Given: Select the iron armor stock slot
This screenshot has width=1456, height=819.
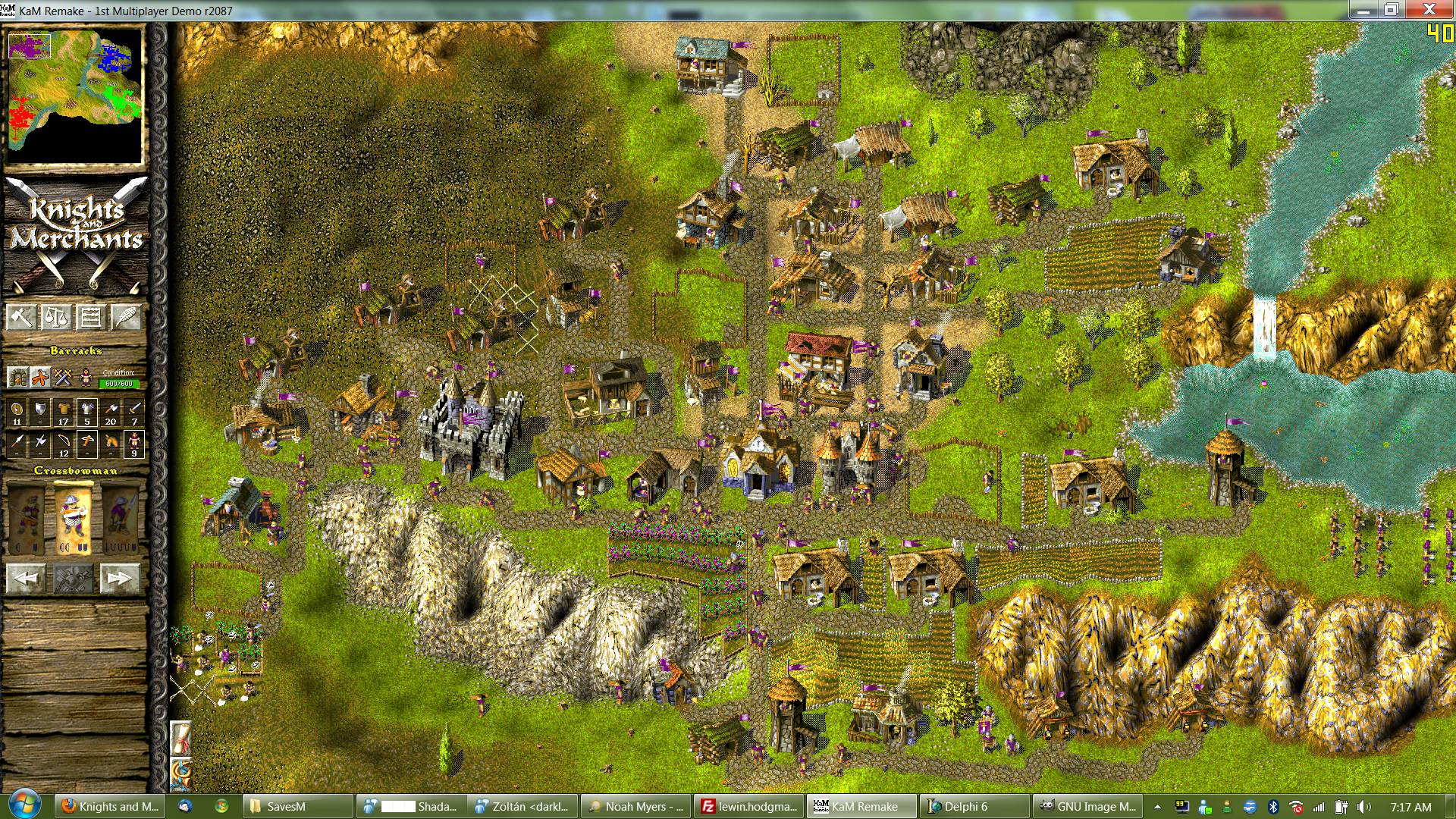Looking at the screenshot, I should coord(87,413).
